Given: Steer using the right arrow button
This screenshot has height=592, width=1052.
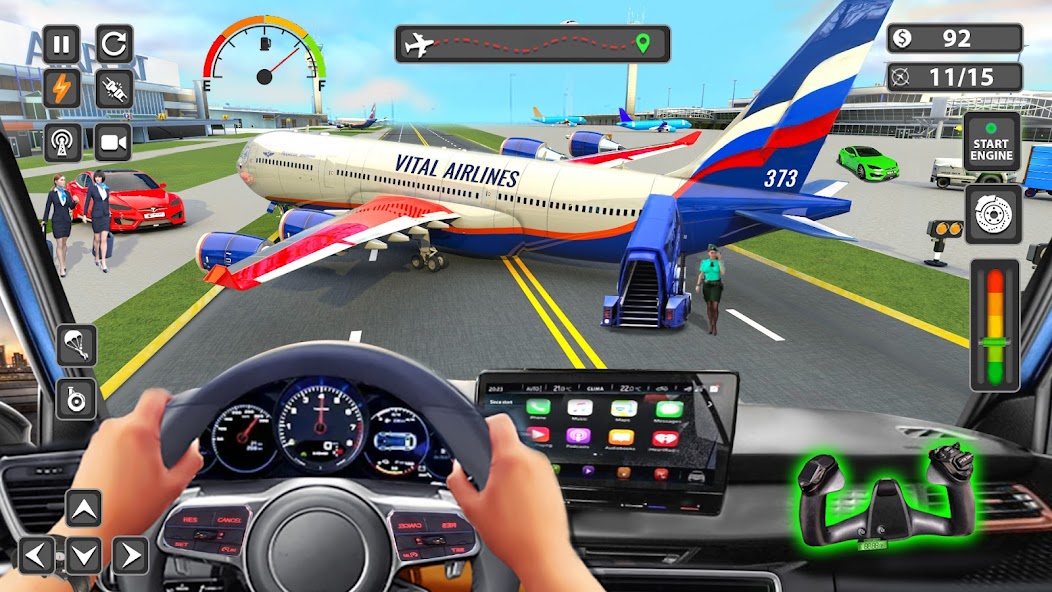Looking at the screenshot, I should click(130, 555).
